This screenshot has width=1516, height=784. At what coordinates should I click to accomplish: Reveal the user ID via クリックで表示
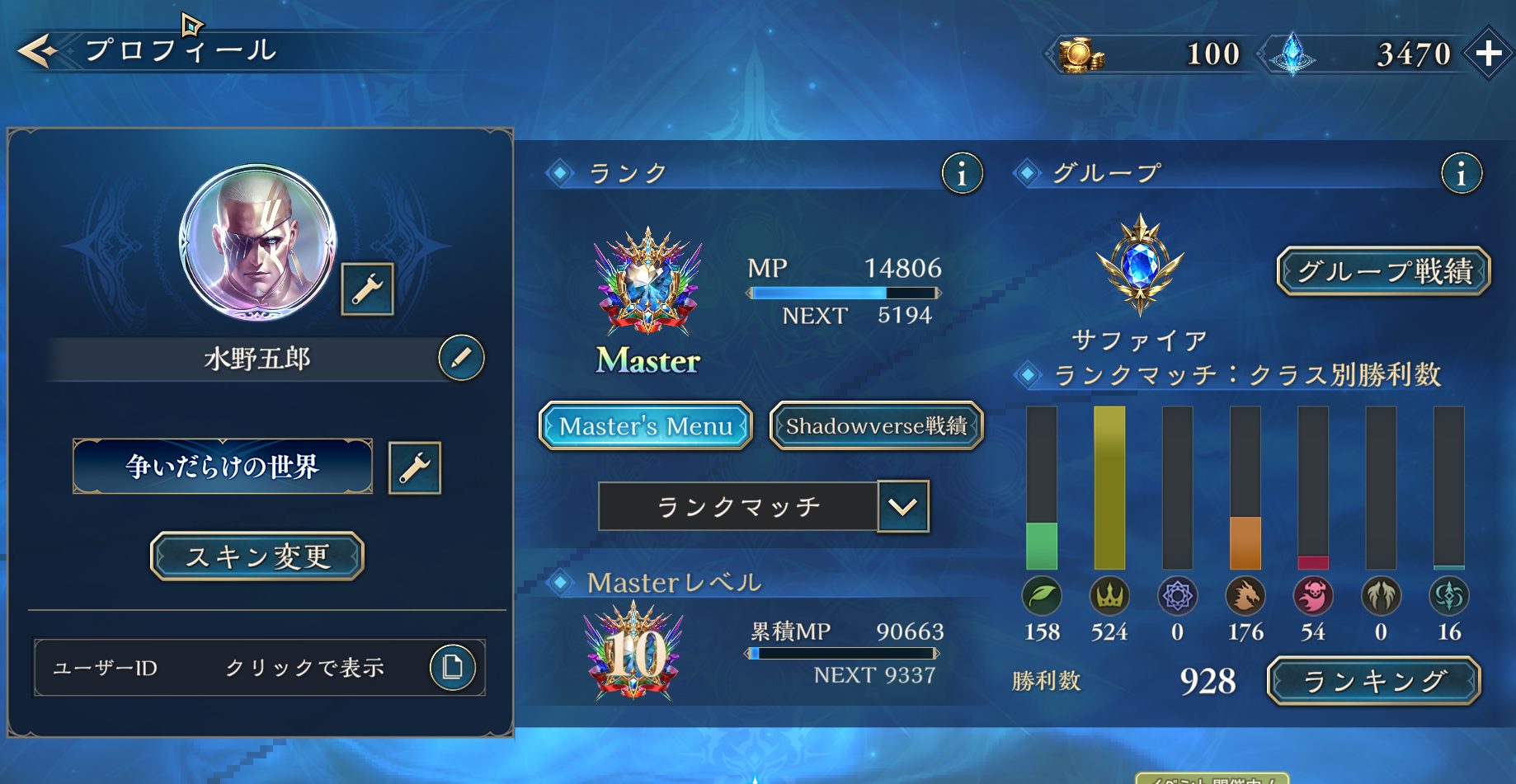(304, 668)
